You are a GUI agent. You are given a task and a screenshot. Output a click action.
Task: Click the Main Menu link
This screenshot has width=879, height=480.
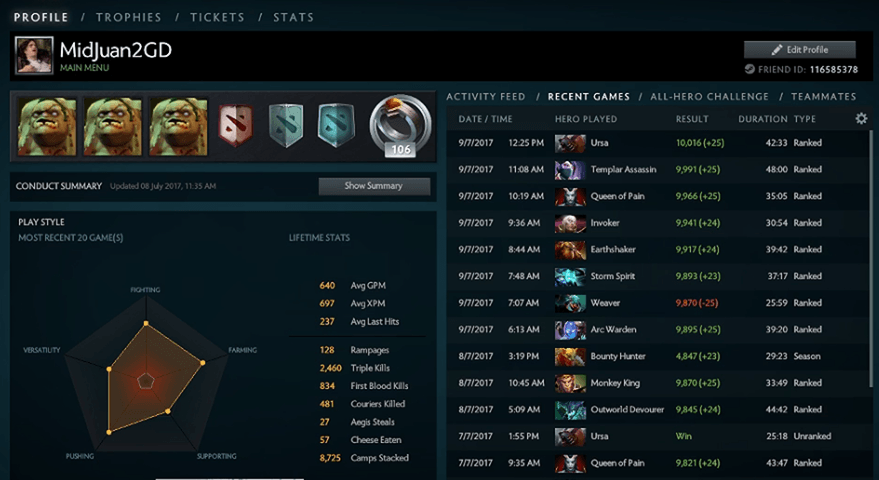click(84, 68)
